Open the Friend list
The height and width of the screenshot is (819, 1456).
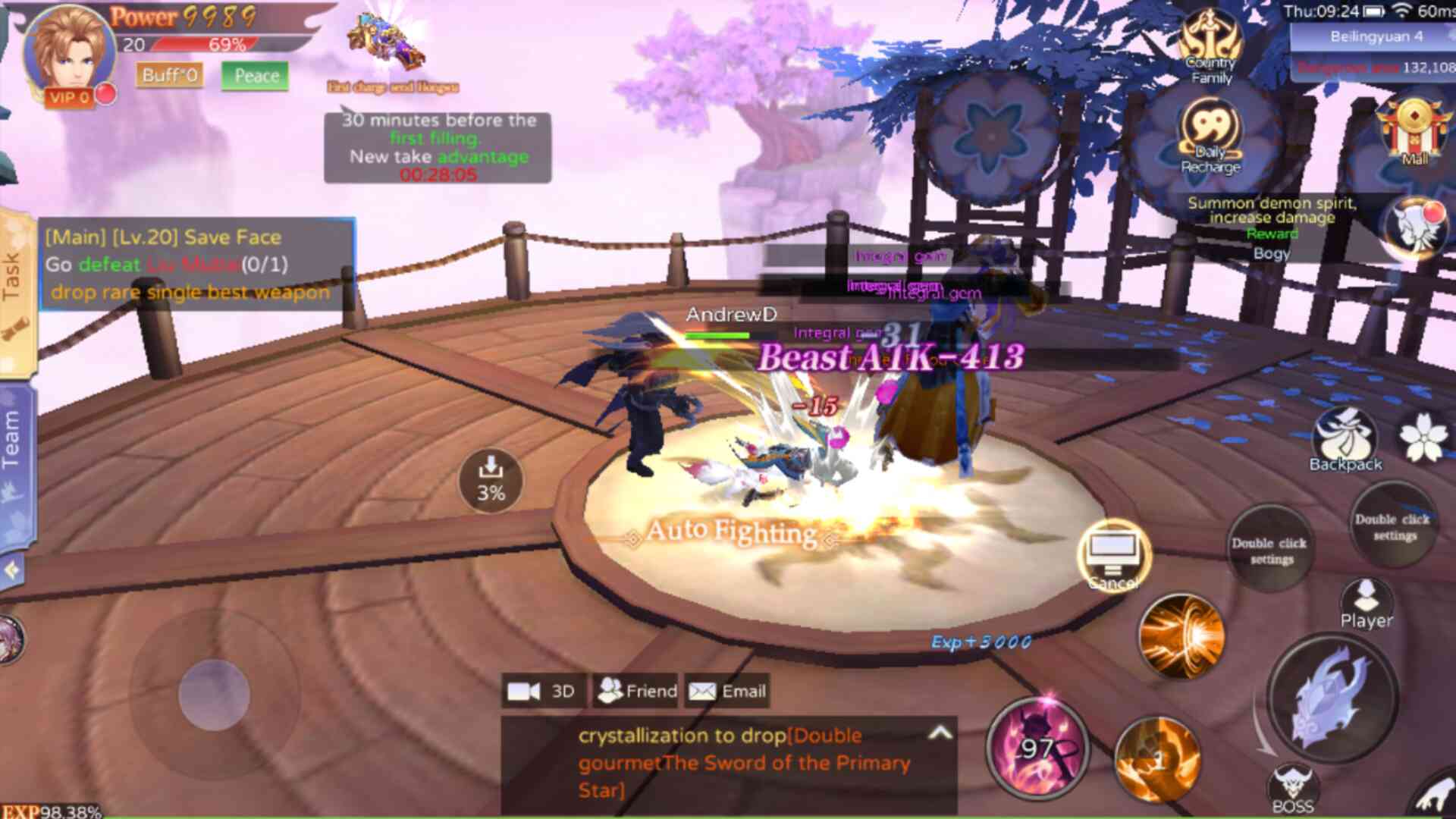tap(637, 691)
